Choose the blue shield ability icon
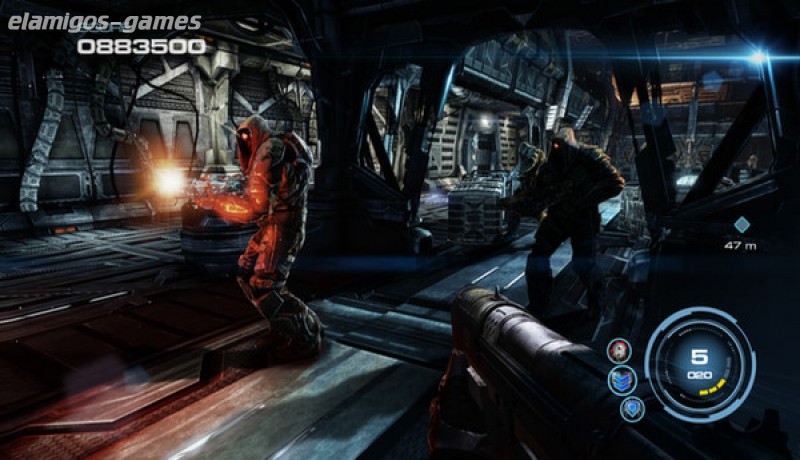 click(631, 409)
